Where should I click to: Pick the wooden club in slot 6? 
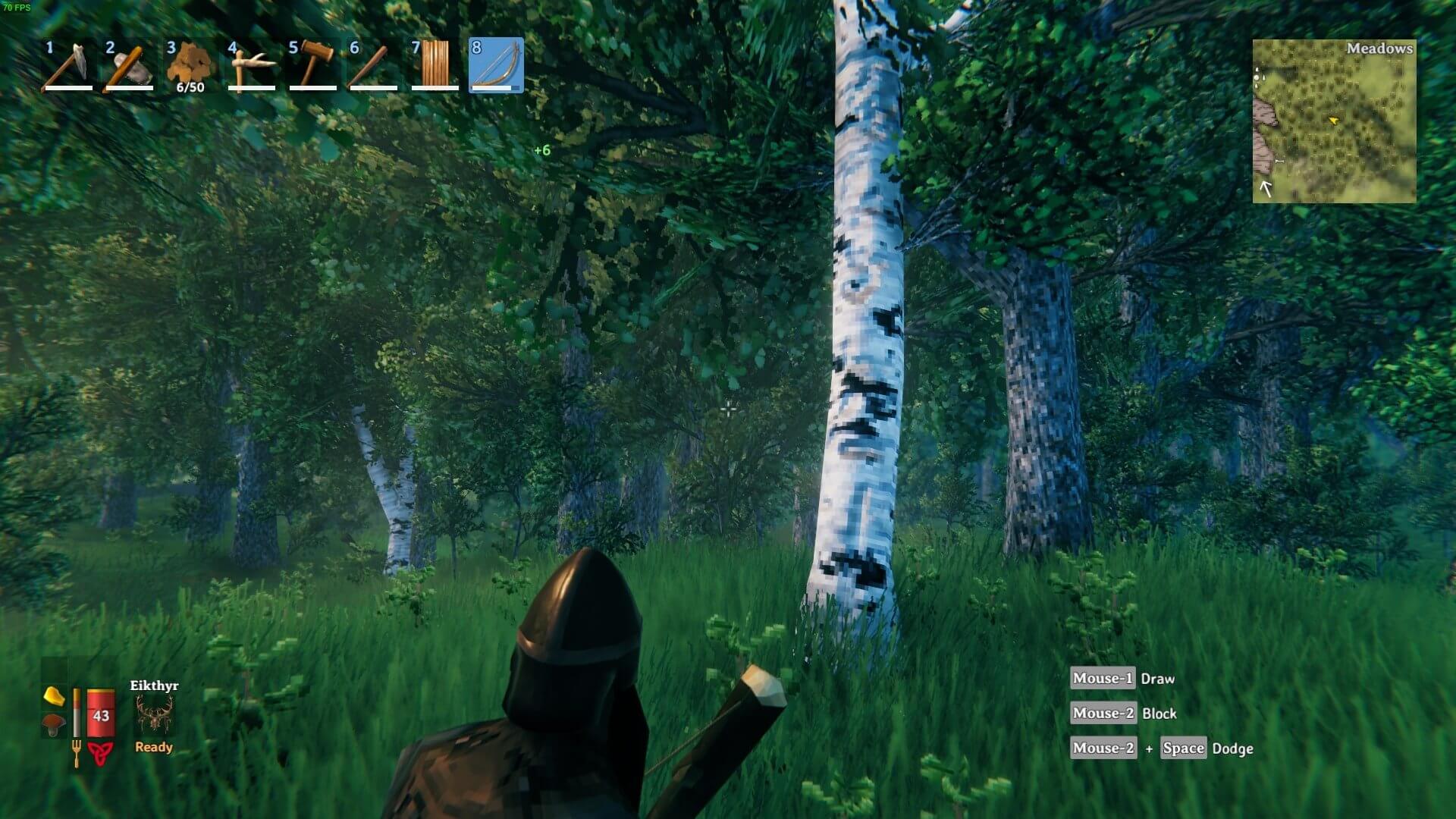[373, 65]
